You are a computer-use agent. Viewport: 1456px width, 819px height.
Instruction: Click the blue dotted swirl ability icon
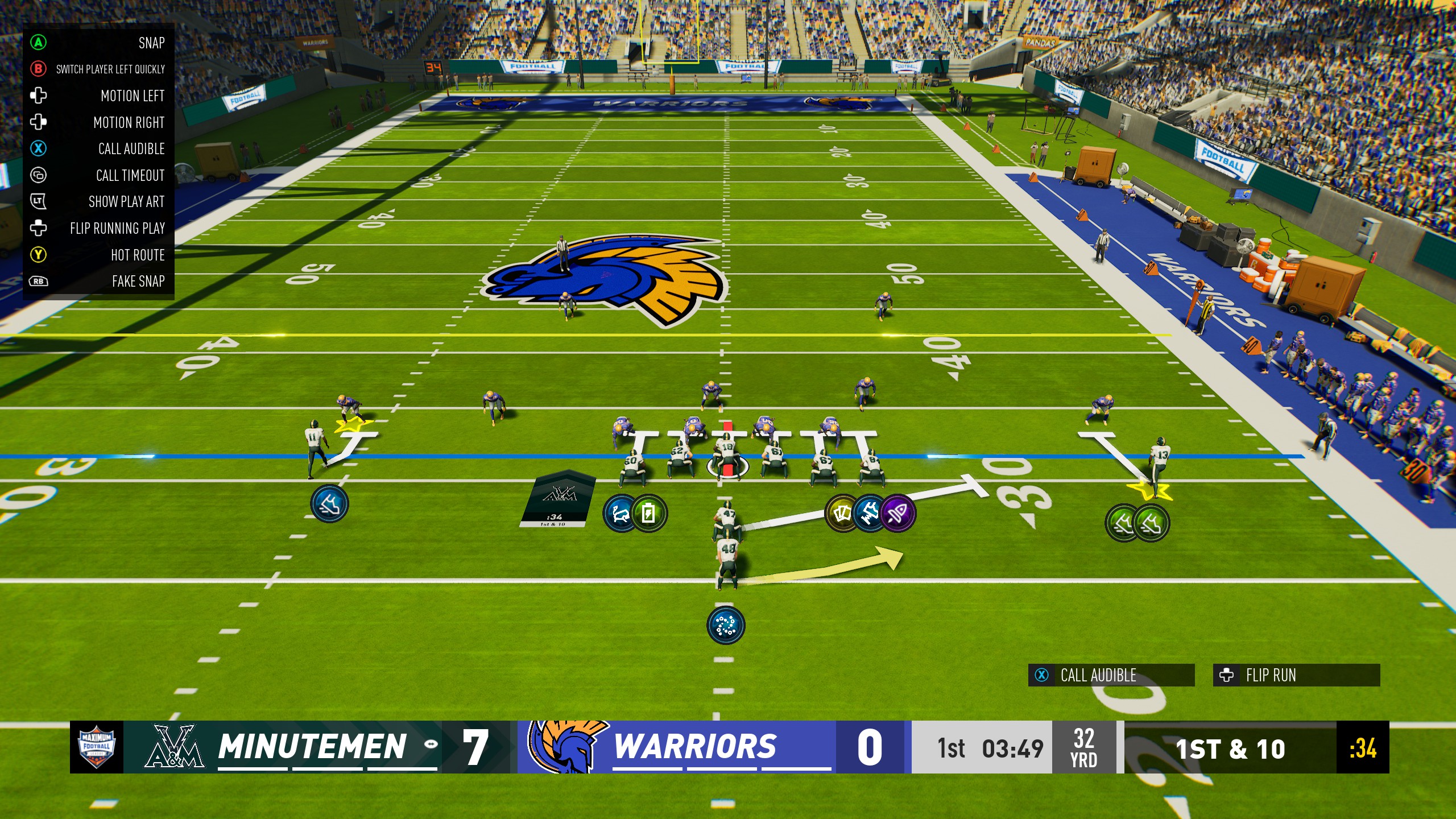[x=725, y=625]
